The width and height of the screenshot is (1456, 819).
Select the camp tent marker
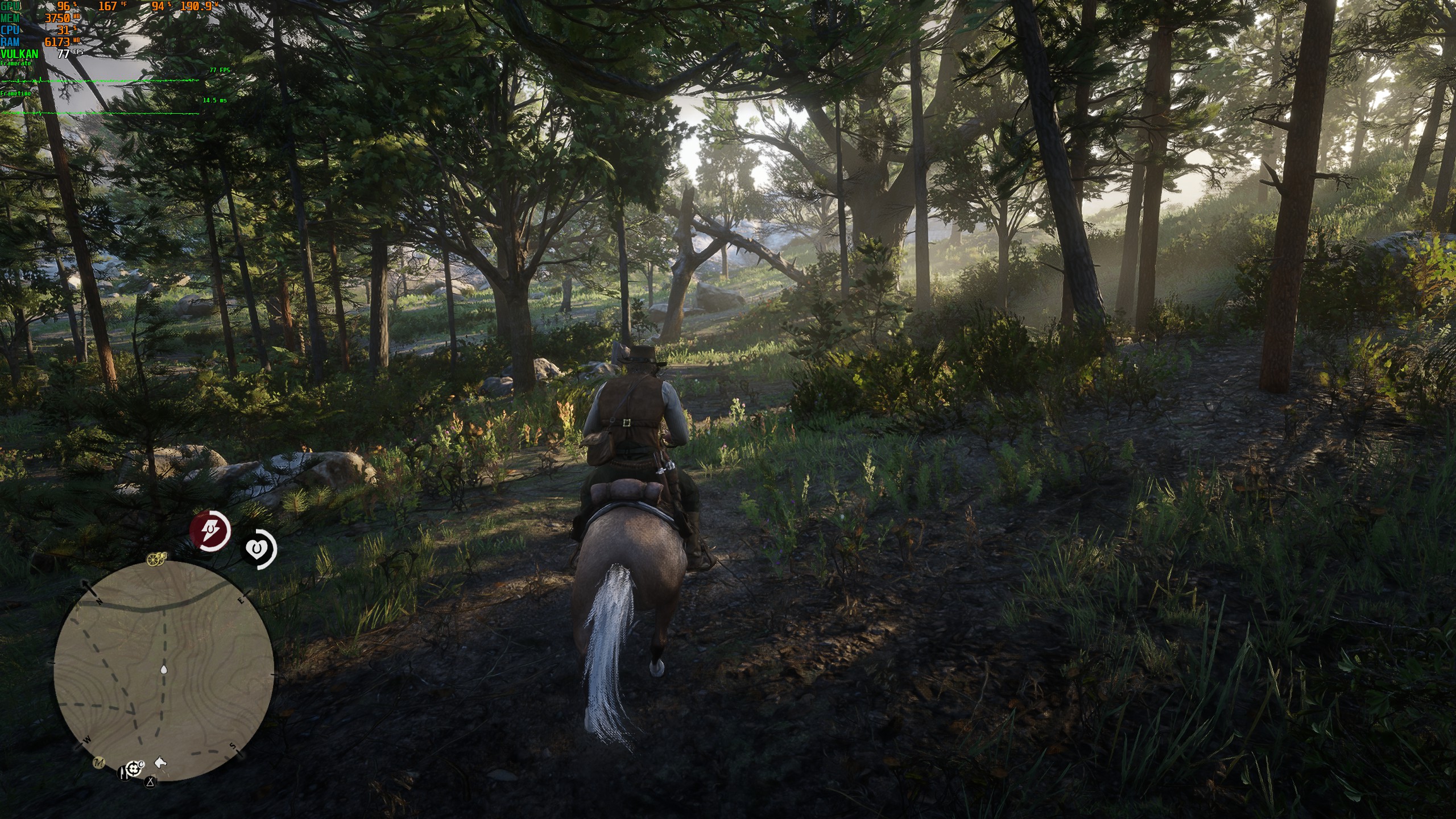[150, 782]
